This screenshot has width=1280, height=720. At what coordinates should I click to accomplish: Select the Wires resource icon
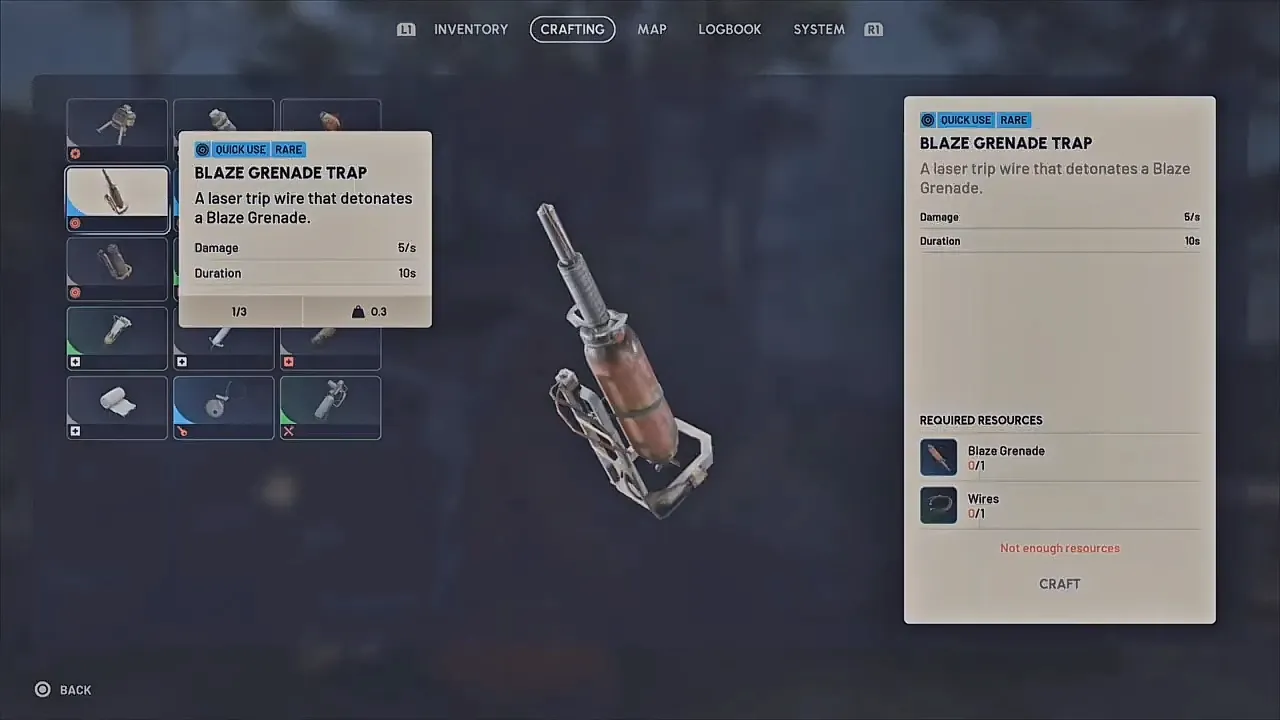[x=938, y=505]
